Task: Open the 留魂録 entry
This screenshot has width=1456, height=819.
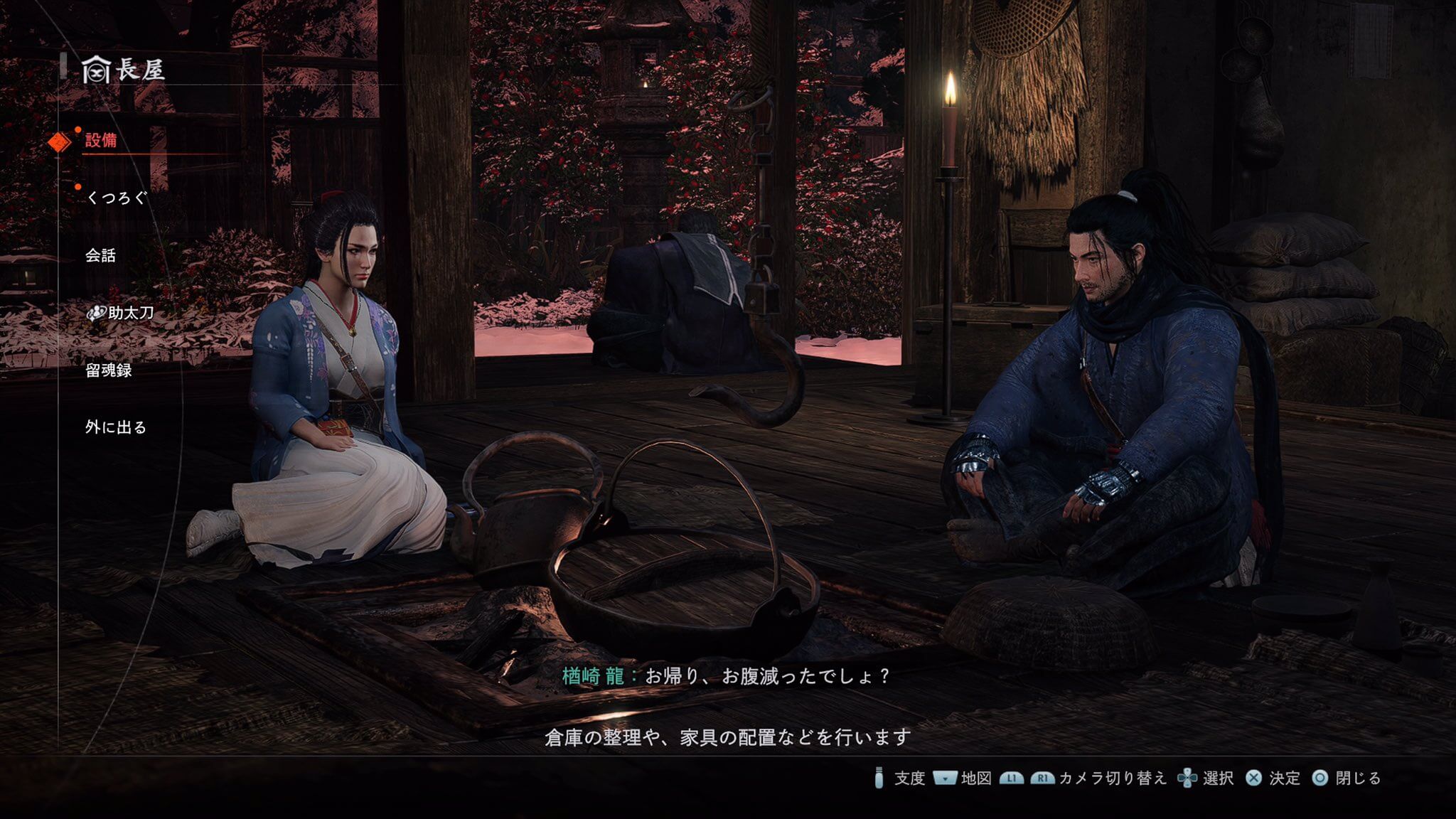Action: [108, 370]
